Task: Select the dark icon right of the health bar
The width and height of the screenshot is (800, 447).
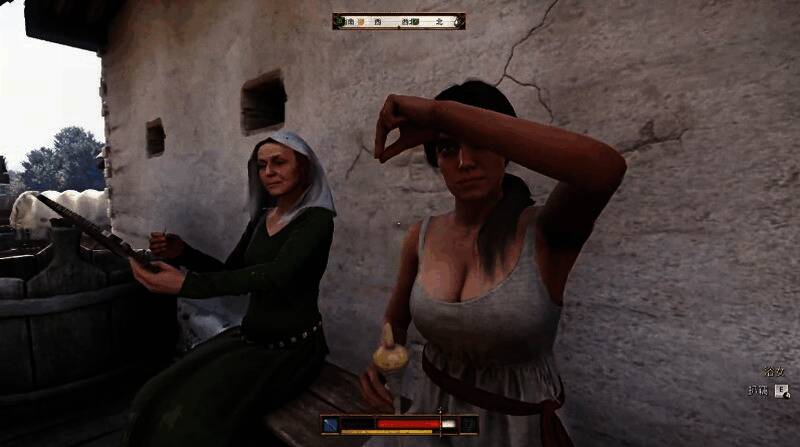Action: pyautogui.click(x=468, y=425)
